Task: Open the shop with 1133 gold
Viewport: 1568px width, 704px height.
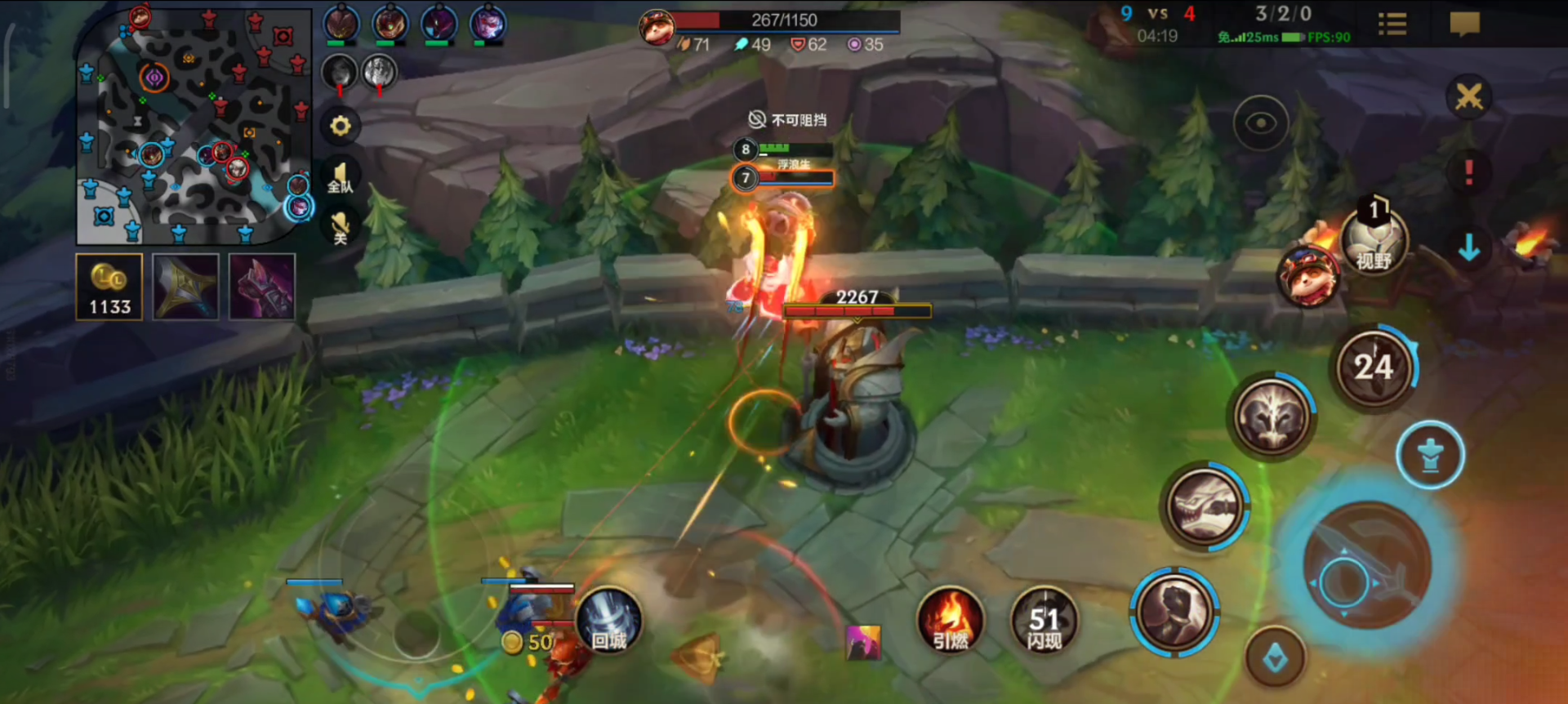Action: 109,287
